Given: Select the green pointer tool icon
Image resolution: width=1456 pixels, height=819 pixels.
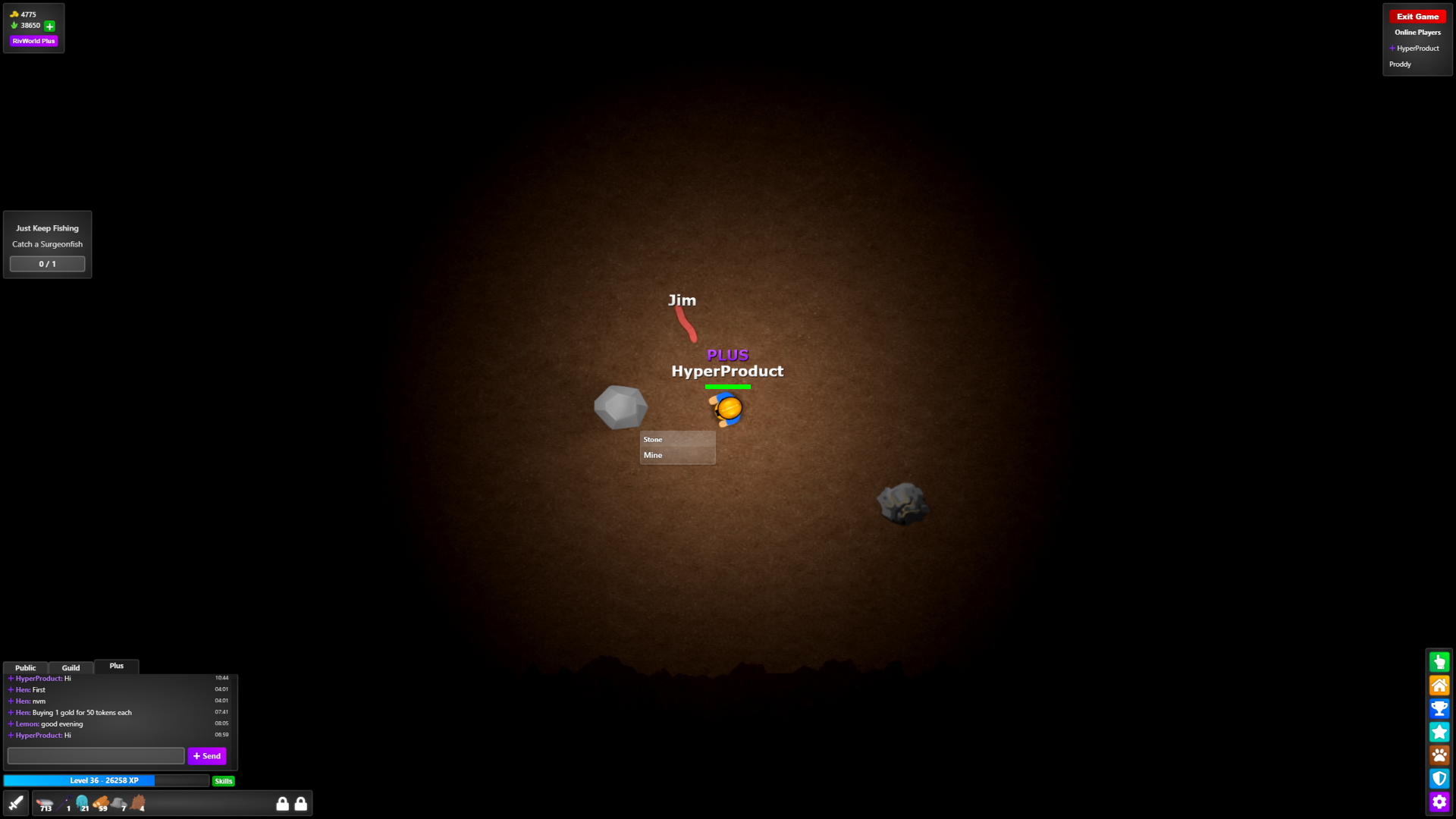Looking at the screenshot, I should tap(1439, 661).
